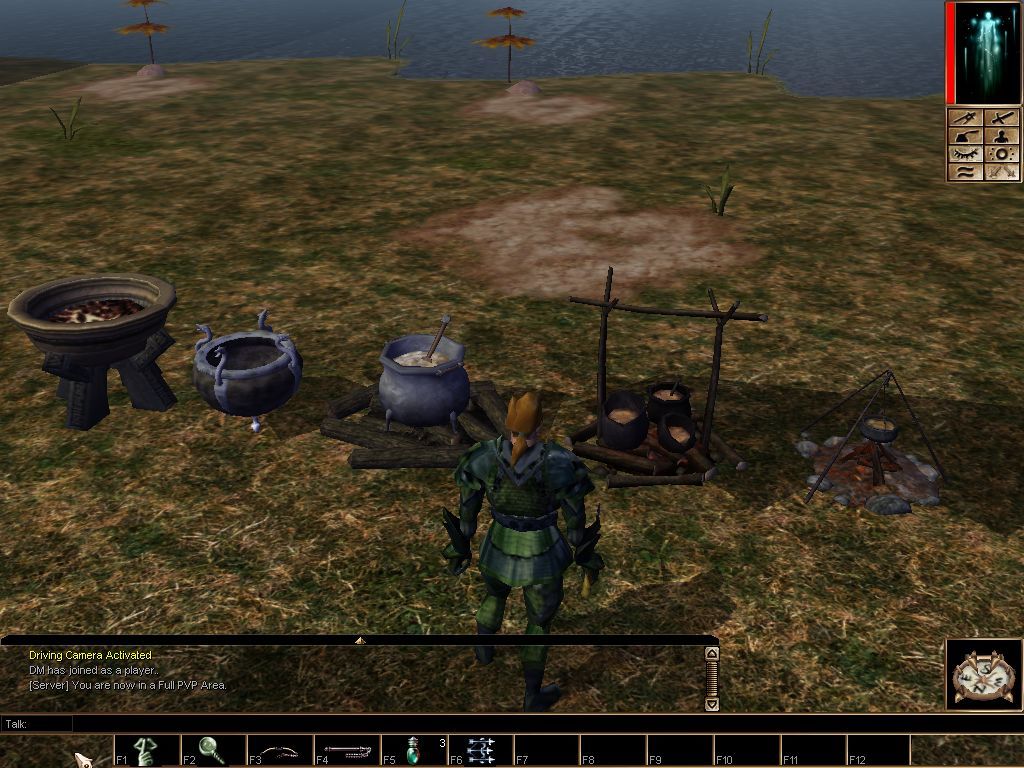Click the chat window resize arrow handle

pyautogui.click(x=360, y=640)
